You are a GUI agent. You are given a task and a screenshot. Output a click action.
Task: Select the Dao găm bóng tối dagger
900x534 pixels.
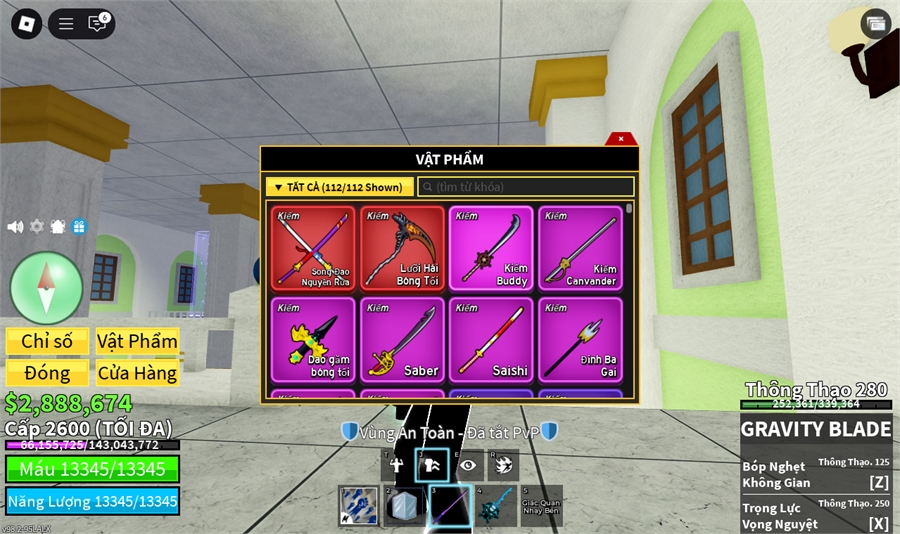[313, 339]
